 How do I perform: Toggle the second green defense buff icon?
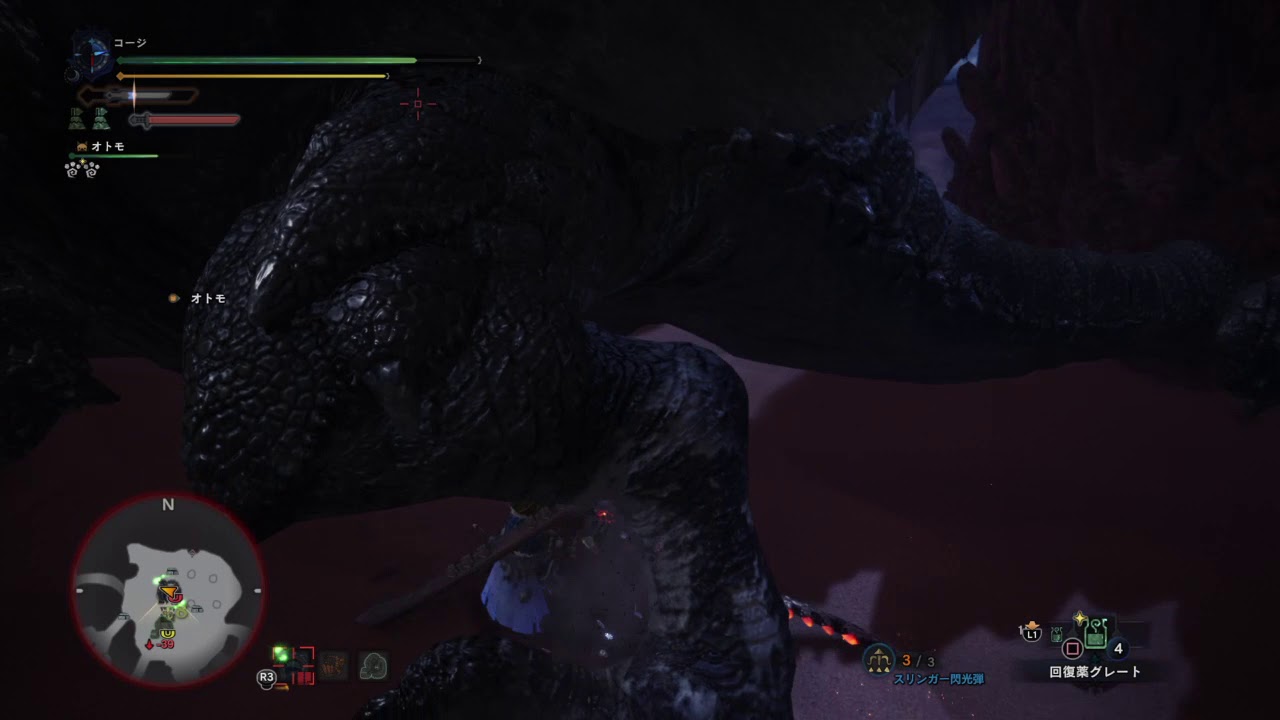click(102, 120)
